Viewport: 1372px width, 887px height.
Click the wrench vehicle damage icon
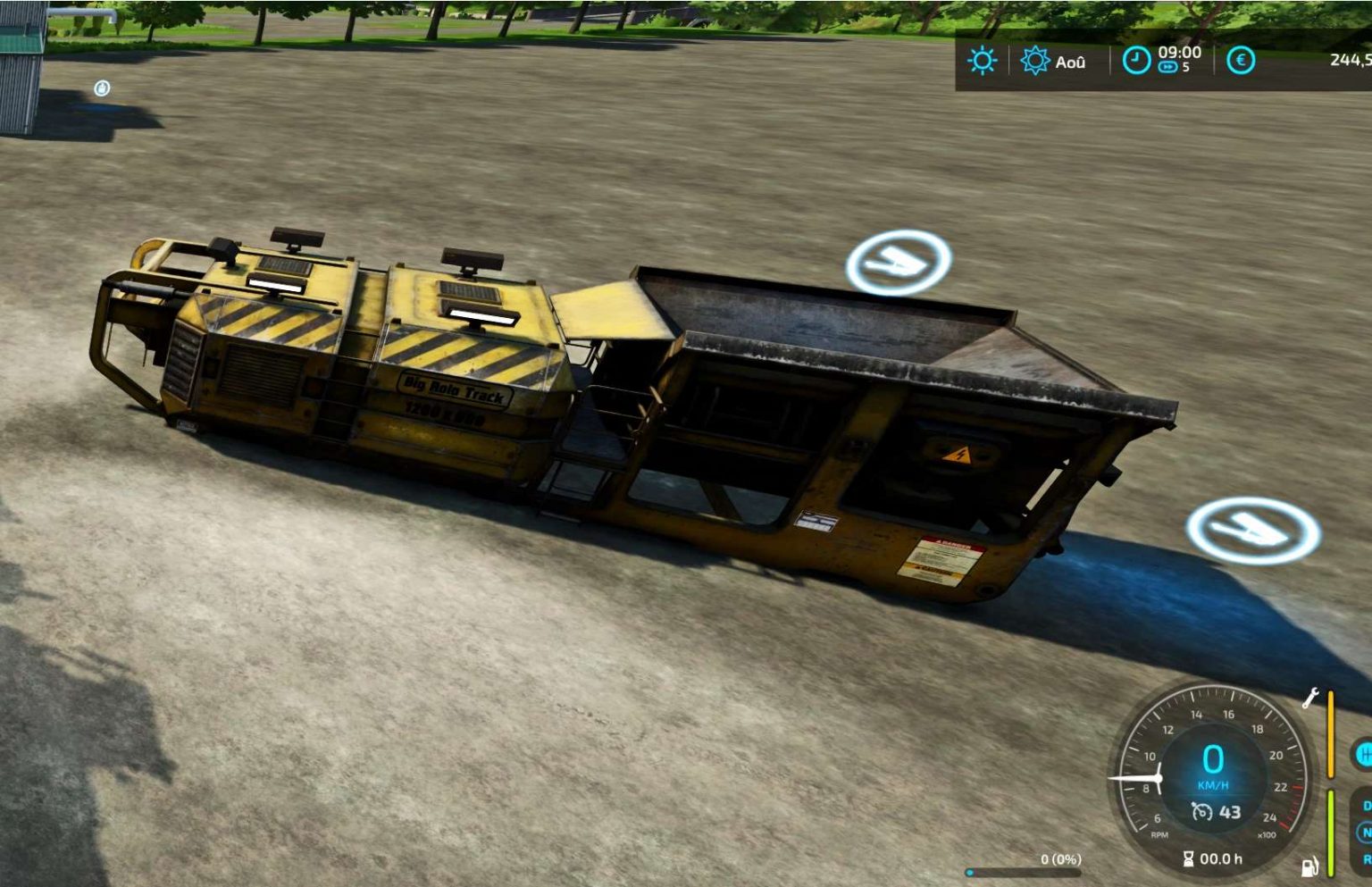(x=1311, y=698)
